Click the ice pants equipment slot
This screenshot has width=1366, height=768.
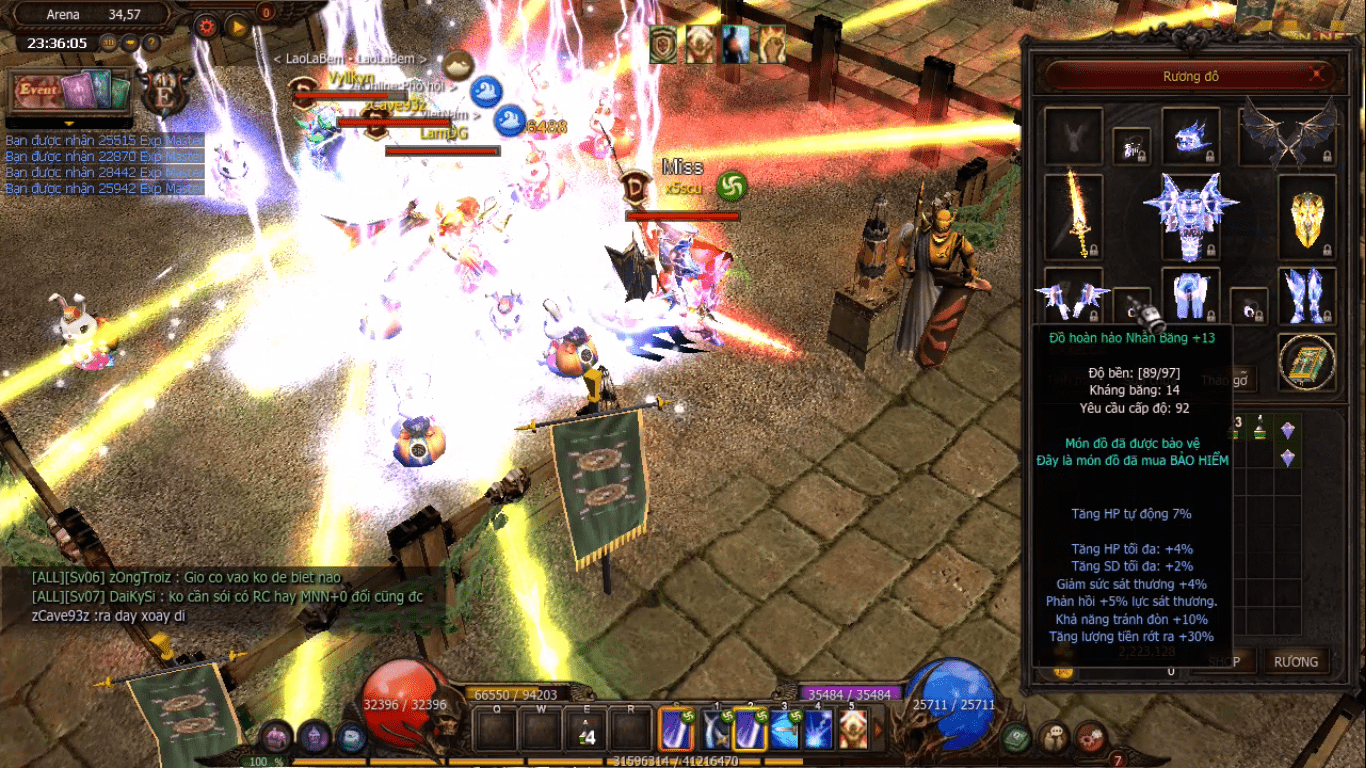1191,296
